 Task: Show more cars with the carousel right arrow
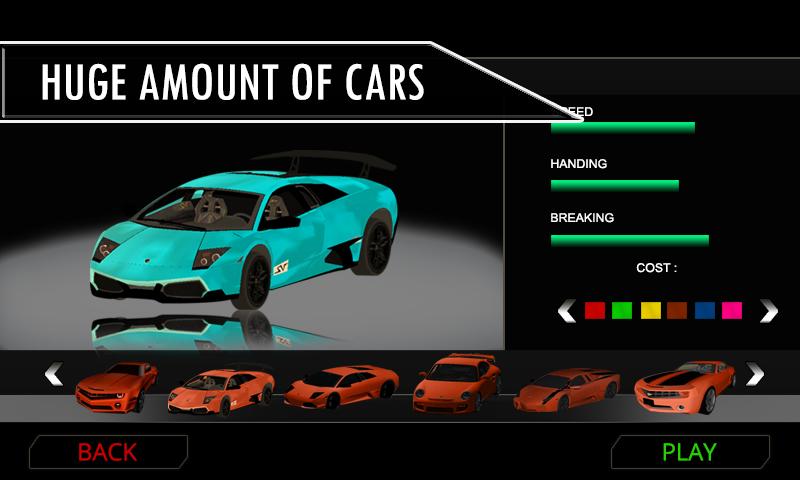755,374
